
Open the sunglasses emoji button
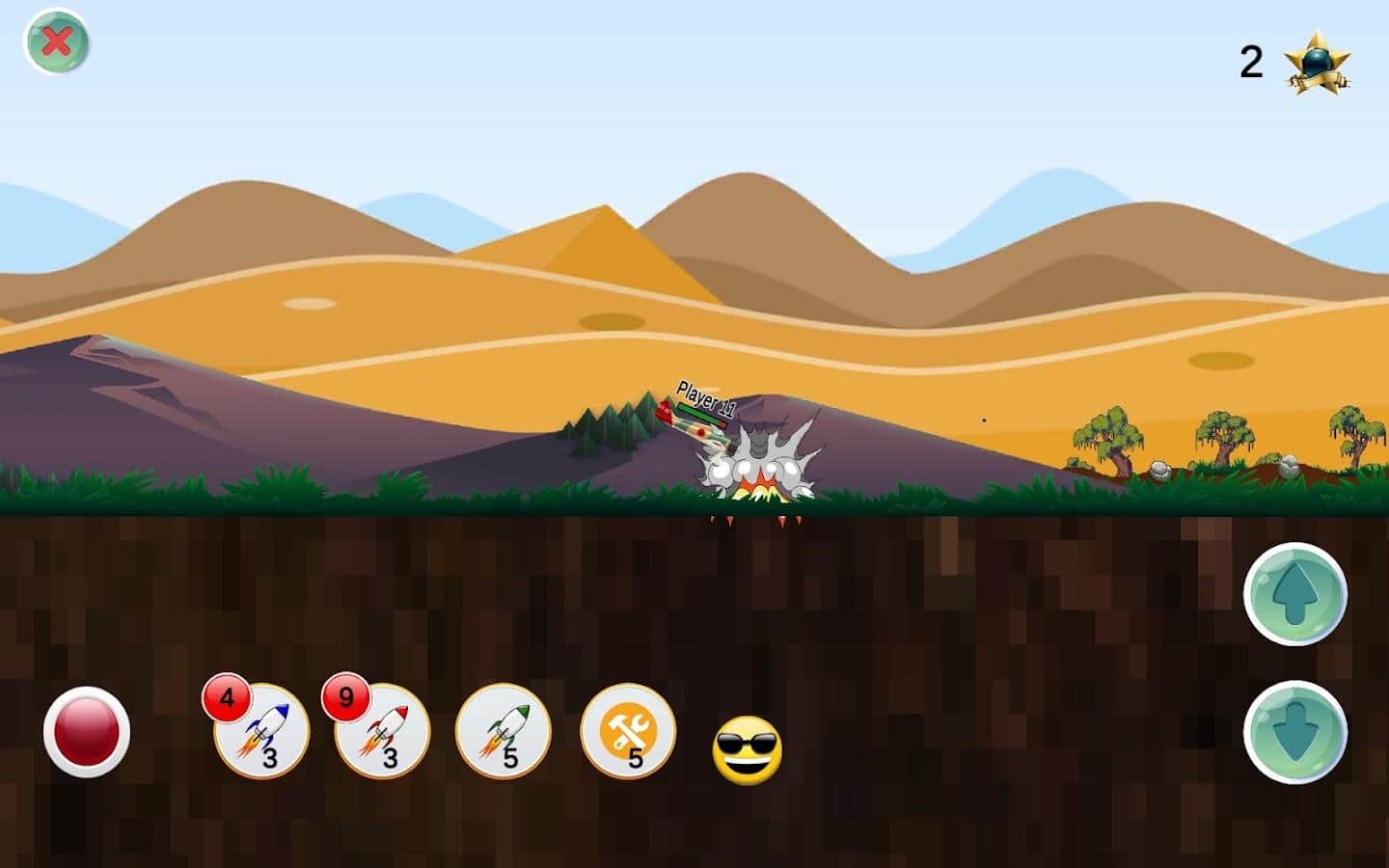[x=748, y=749]
